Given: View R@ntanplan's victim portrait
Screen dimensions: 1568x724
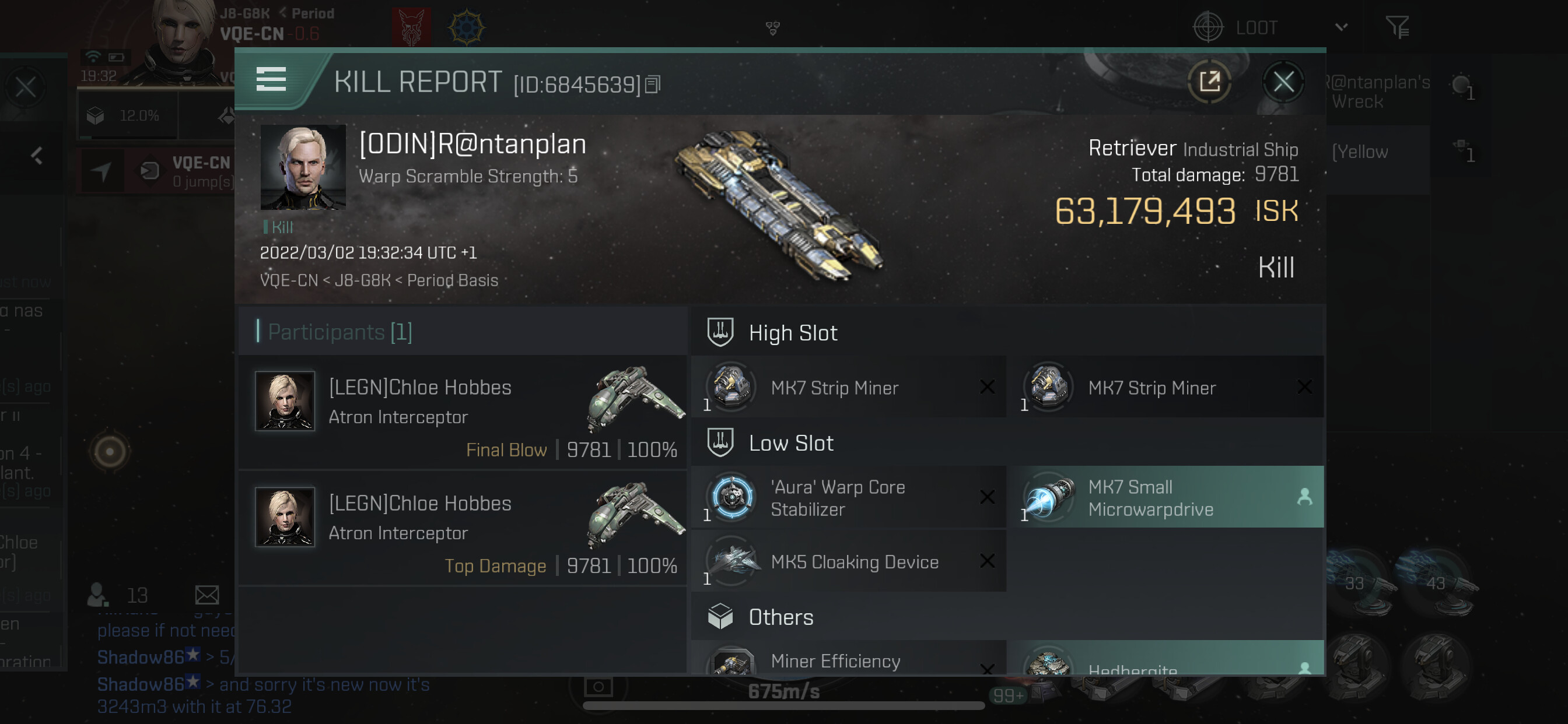Looking at the screenshot, I should (303, 167).
